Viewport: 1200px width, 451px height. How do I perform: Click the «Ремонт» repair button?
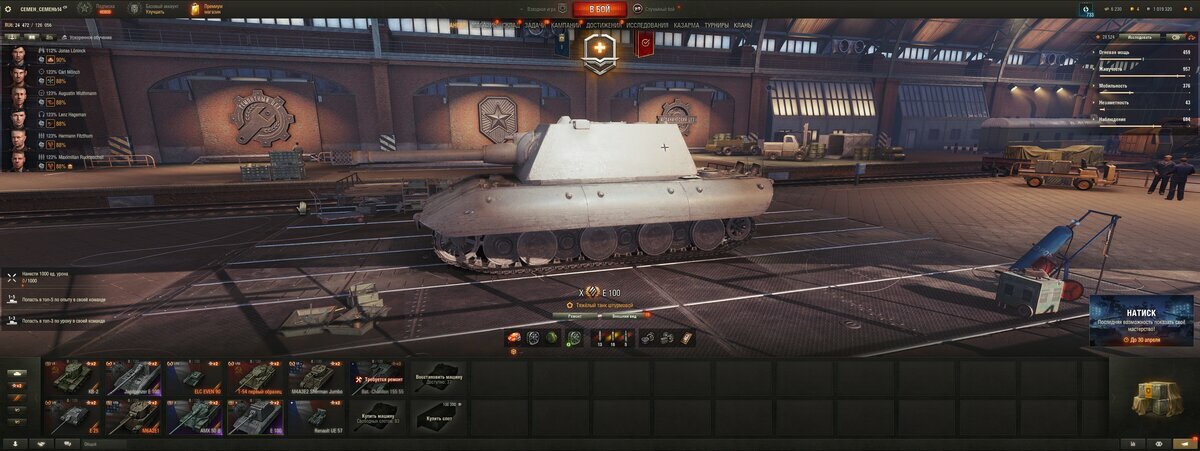[x=575, y=315]
